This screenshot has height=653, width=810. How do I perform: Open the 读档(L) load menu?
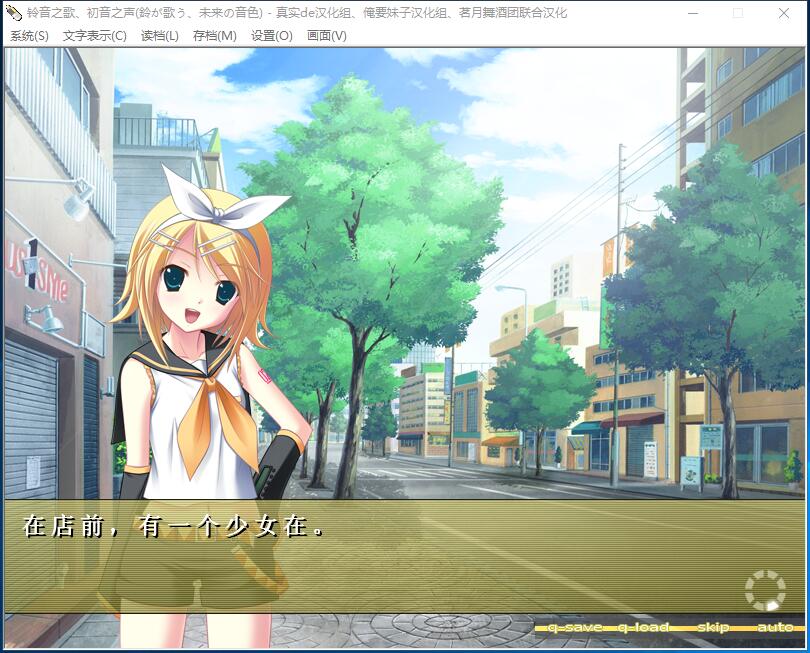(x=159, y=36)
